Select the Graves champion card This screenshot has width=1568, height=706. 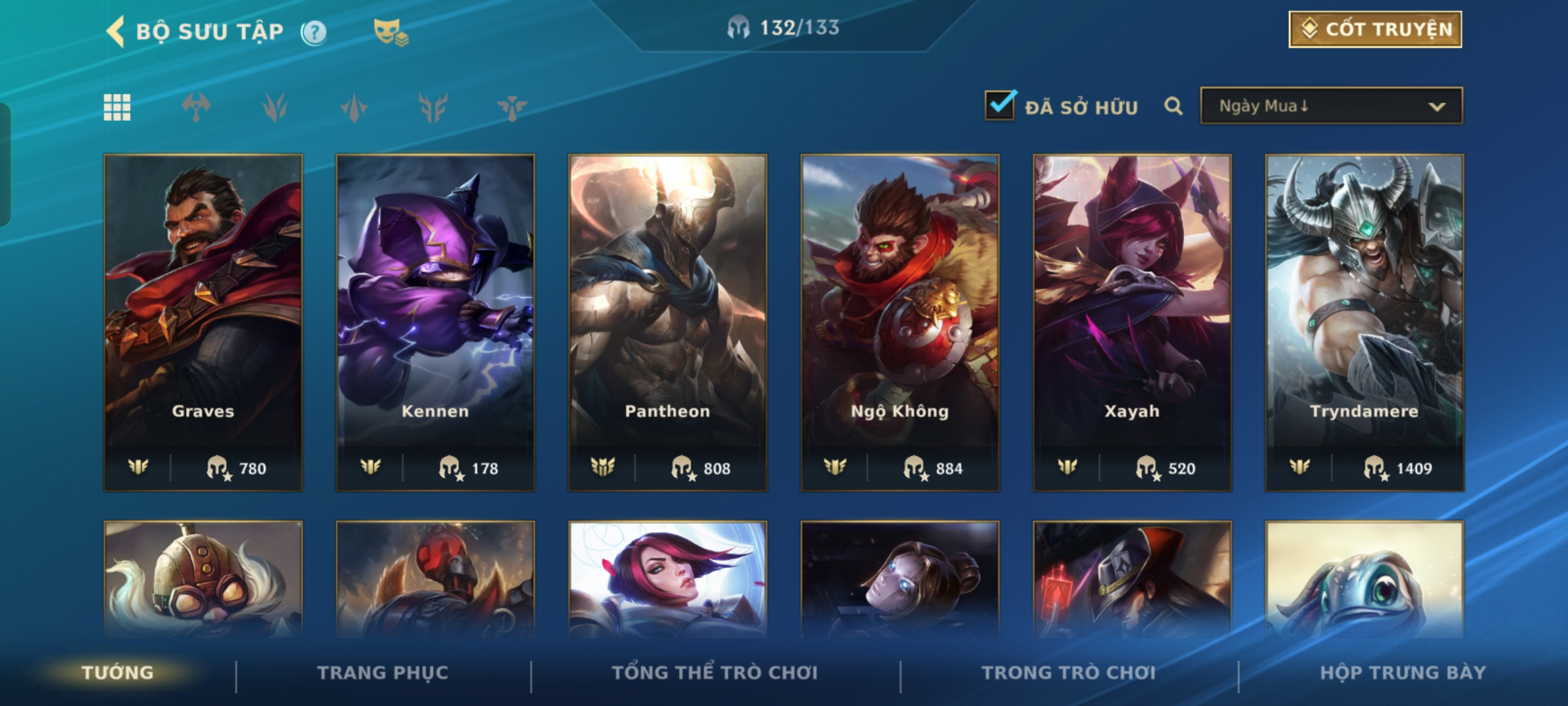(x=203, y=322)
